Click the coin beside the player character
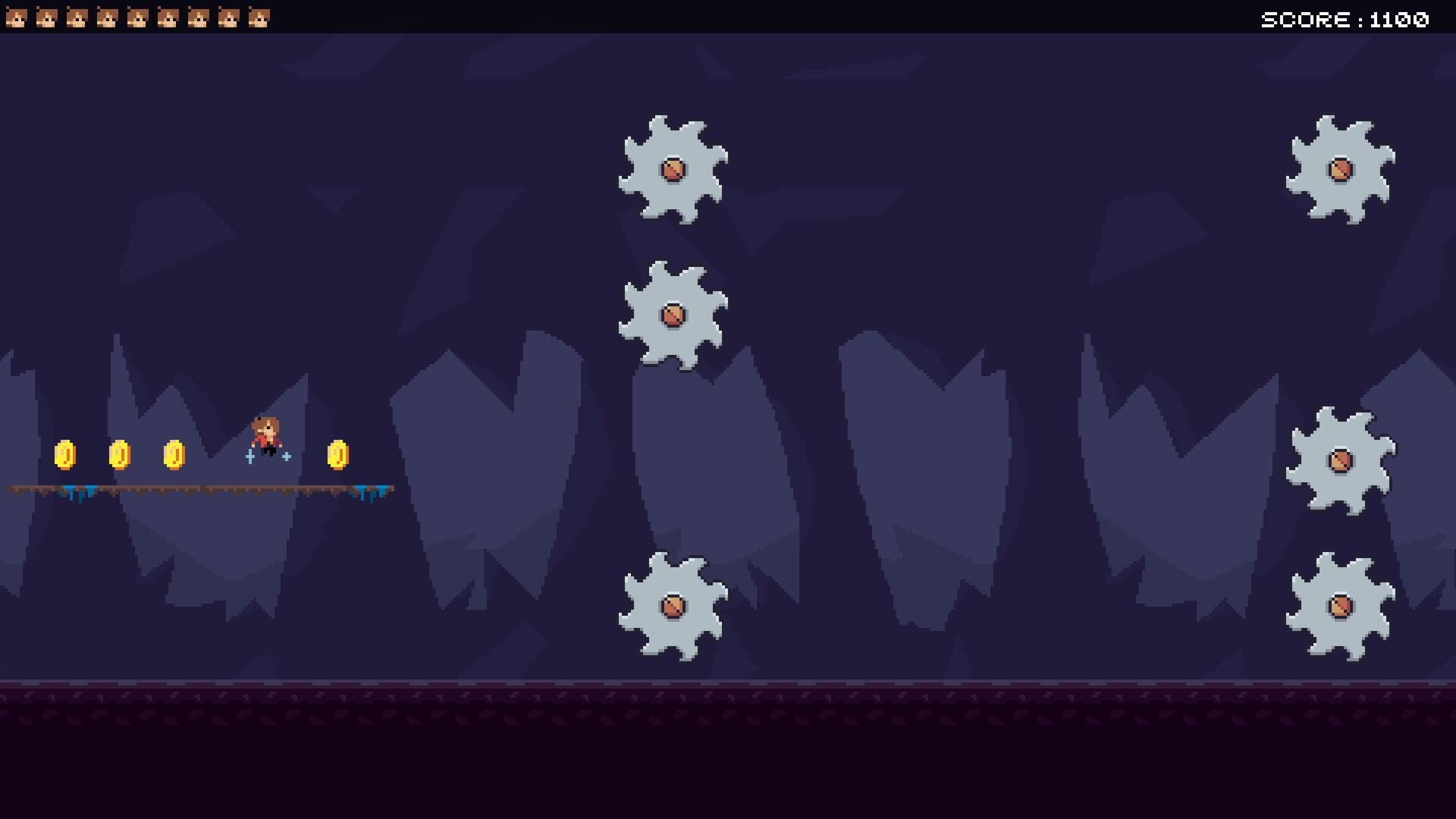Image resolution: width=1456 pixels, height=819 pixels. click(339, 455)
